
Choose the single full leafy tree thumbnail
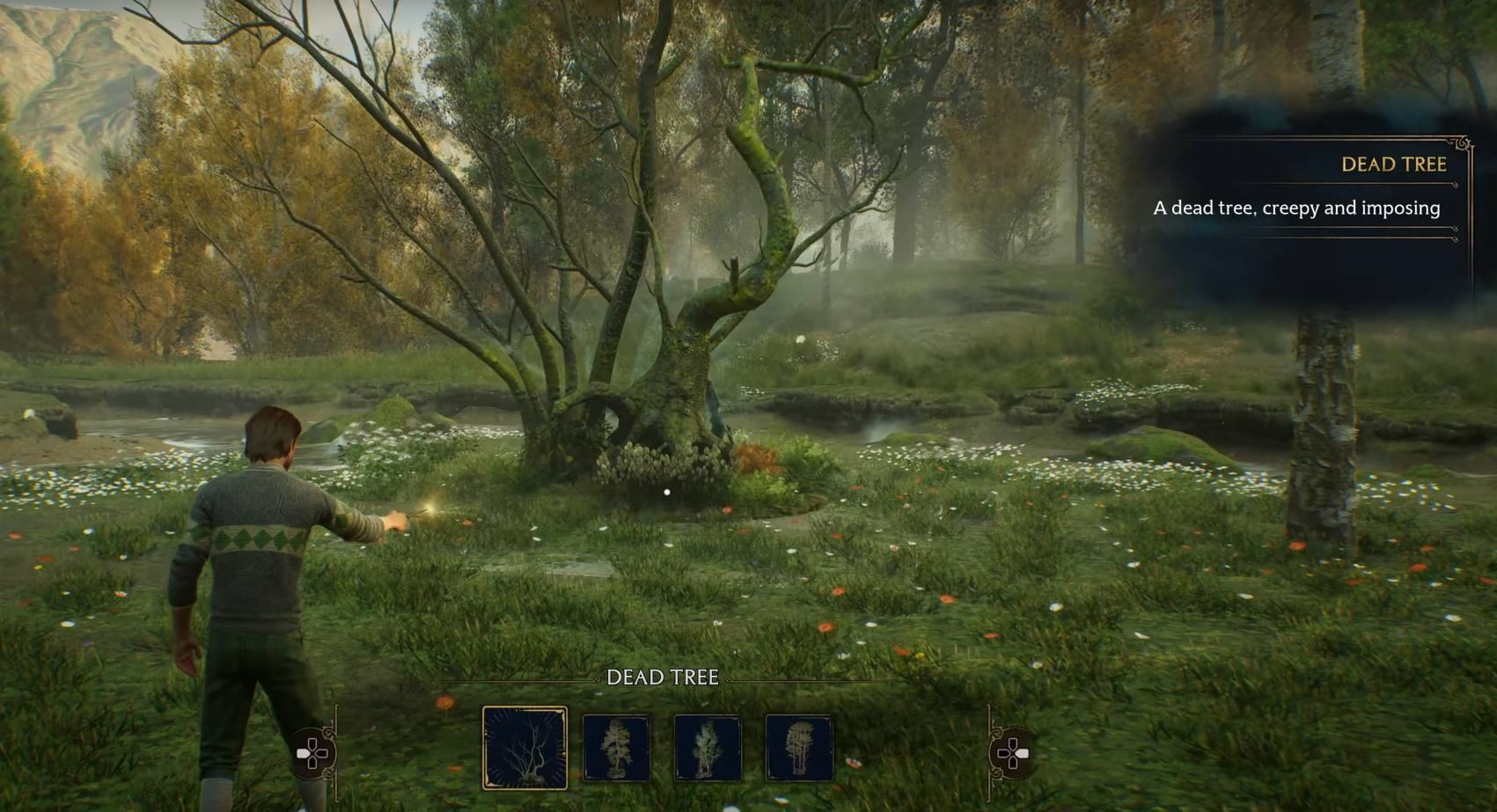[x=616, y=749]
